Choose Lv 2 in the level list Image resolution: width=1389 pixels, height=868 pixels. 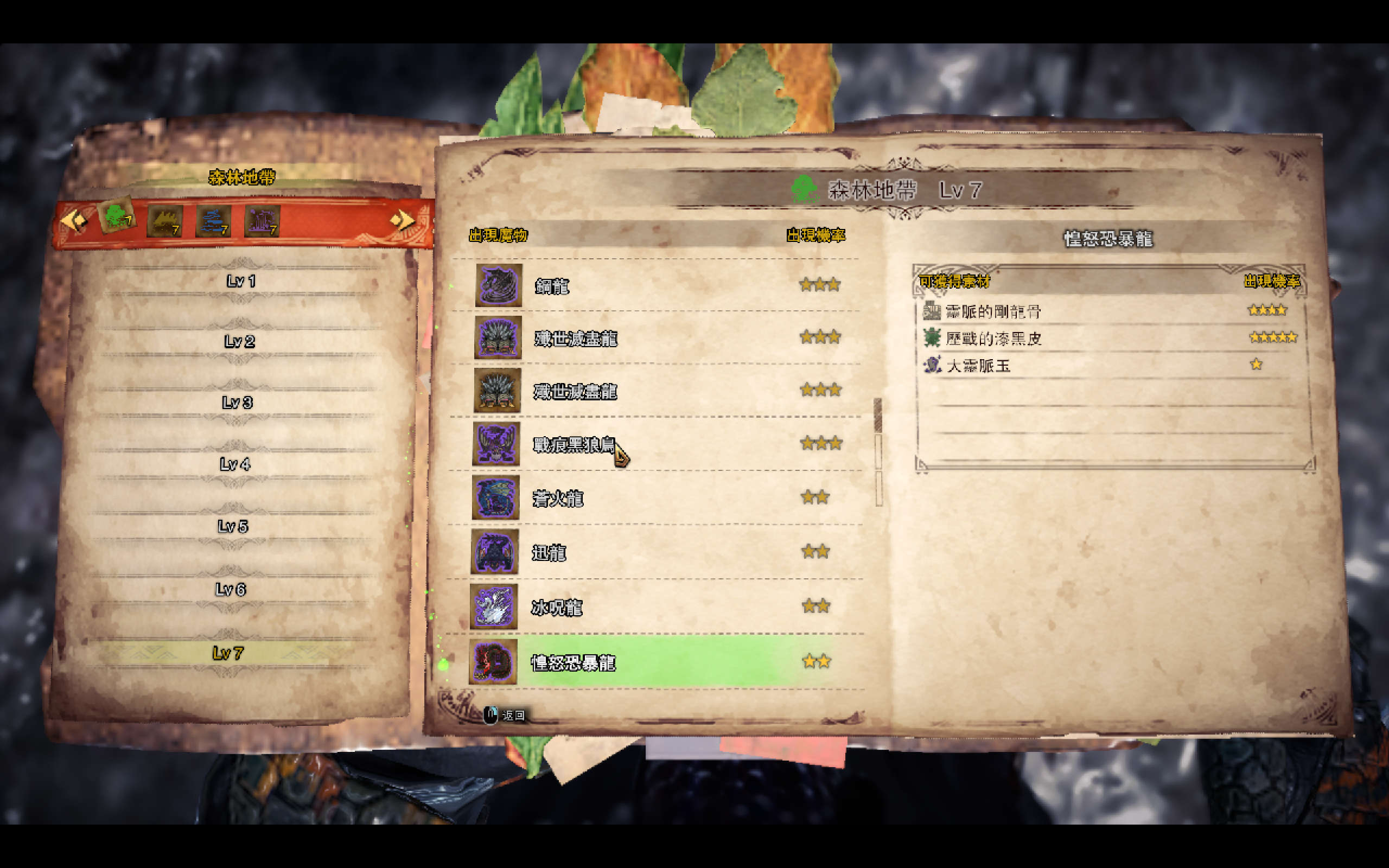pos(239,342)
